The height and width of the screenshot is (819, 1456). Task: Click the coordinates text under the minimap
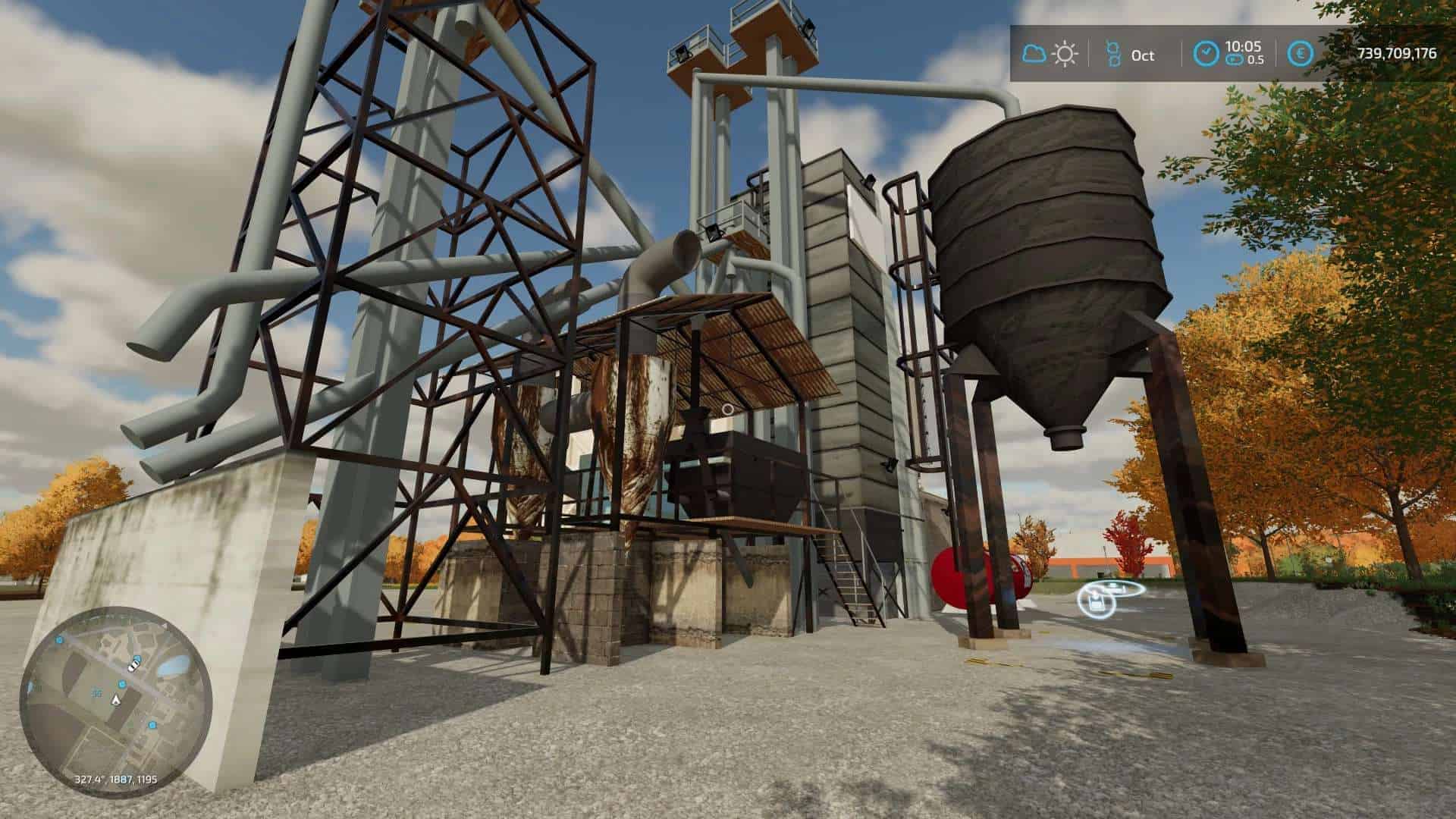point(116,779)
